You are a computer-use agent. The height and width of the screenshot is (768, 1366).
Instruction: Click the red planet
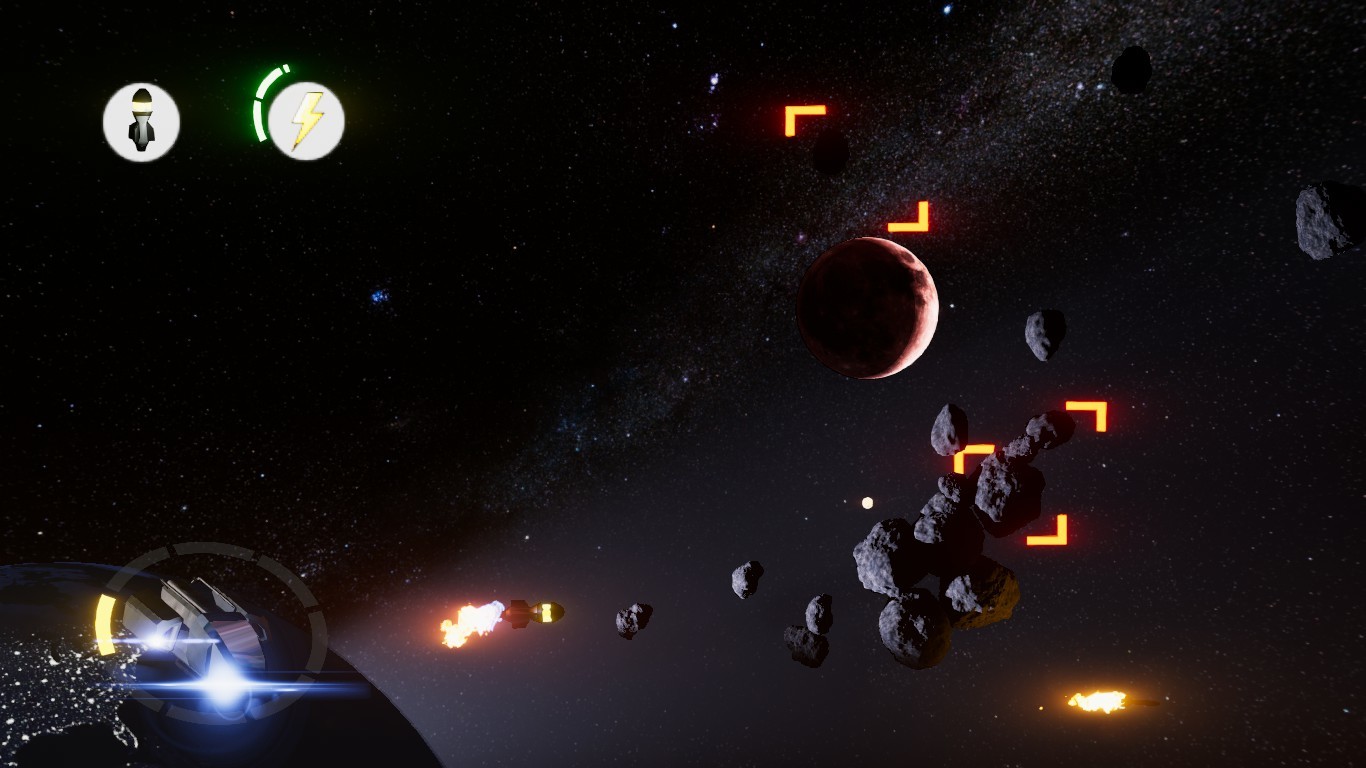click(x=868, y=307)
